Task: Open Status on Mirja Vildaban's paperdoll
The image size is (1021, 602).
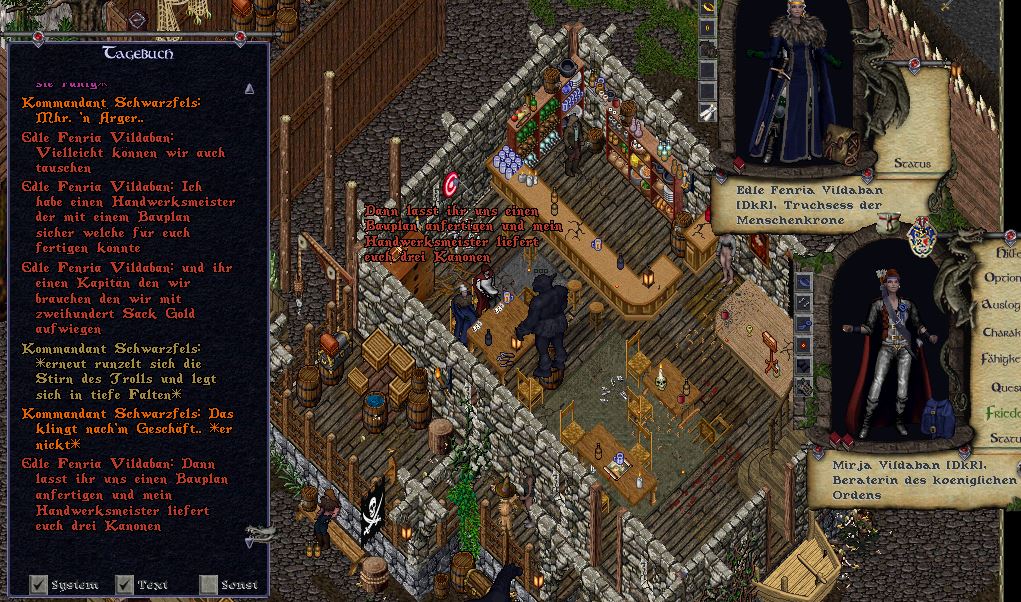Action: click(1004, 438)
